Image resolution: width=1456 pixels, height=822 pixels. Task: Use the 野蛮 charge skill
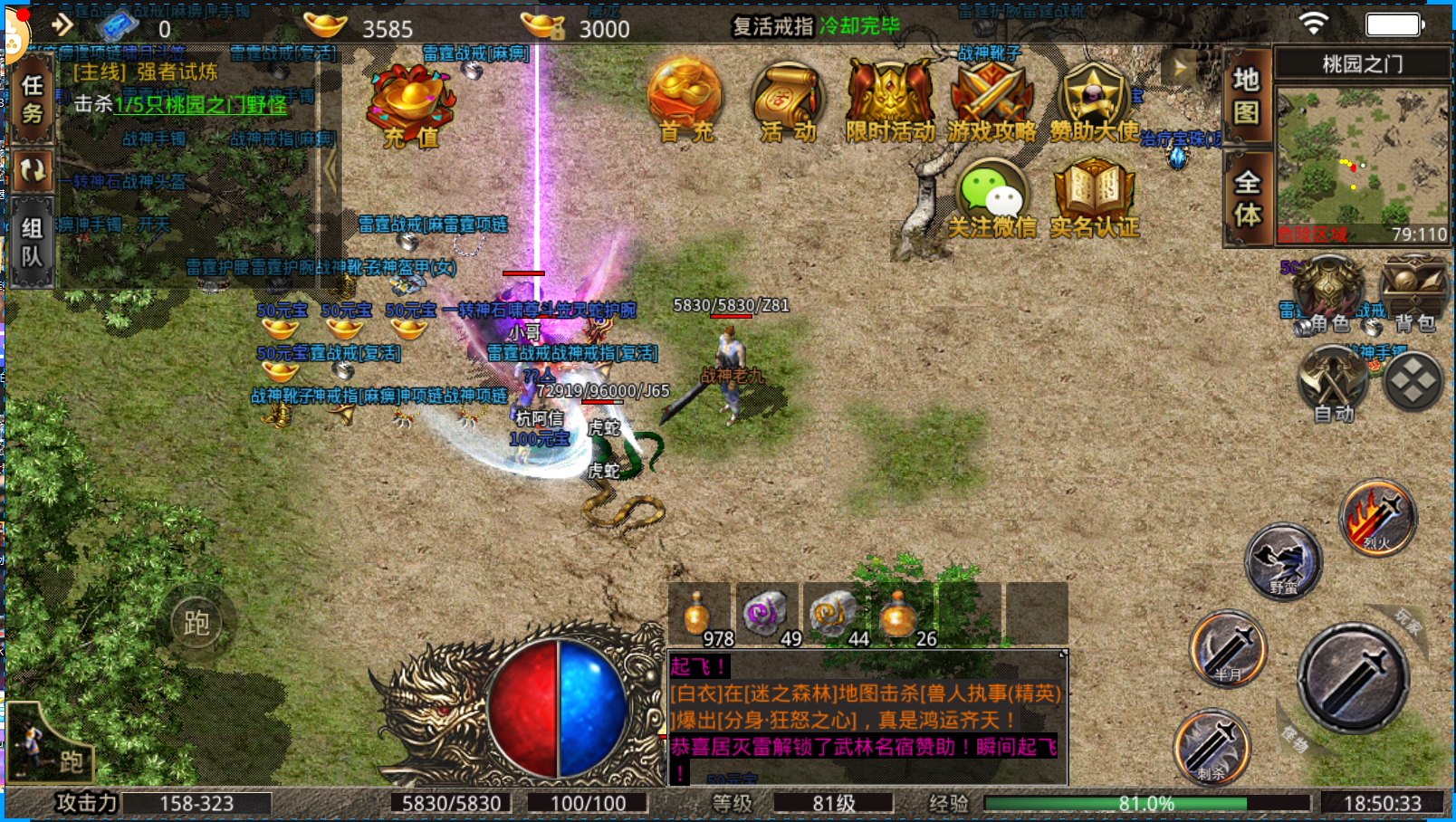click(1283, 561)
